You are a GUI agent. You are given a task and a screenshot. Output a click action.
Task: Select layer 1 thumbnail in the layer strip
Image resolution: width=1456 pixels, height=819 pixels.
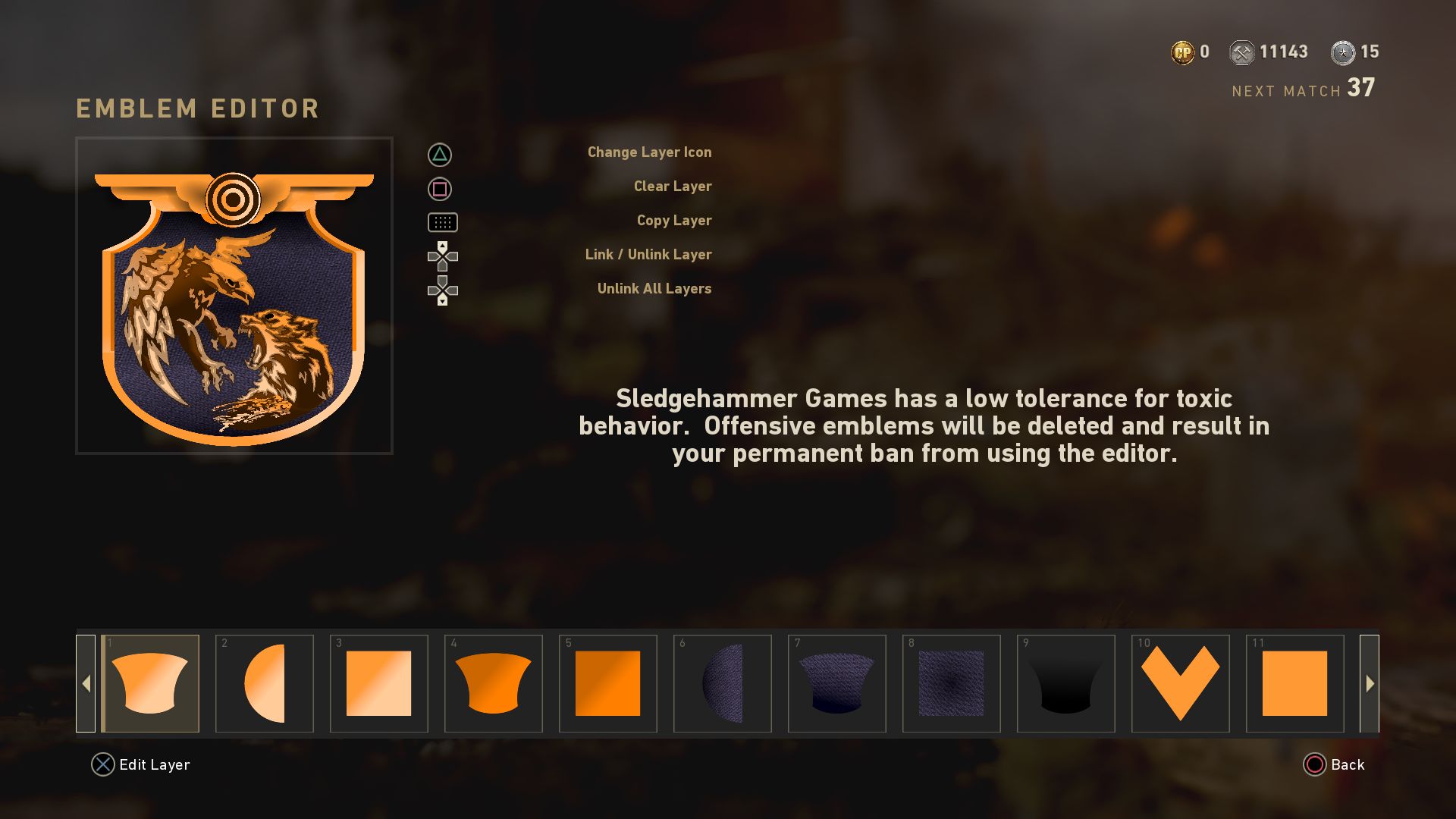click(x=150, y=682)
